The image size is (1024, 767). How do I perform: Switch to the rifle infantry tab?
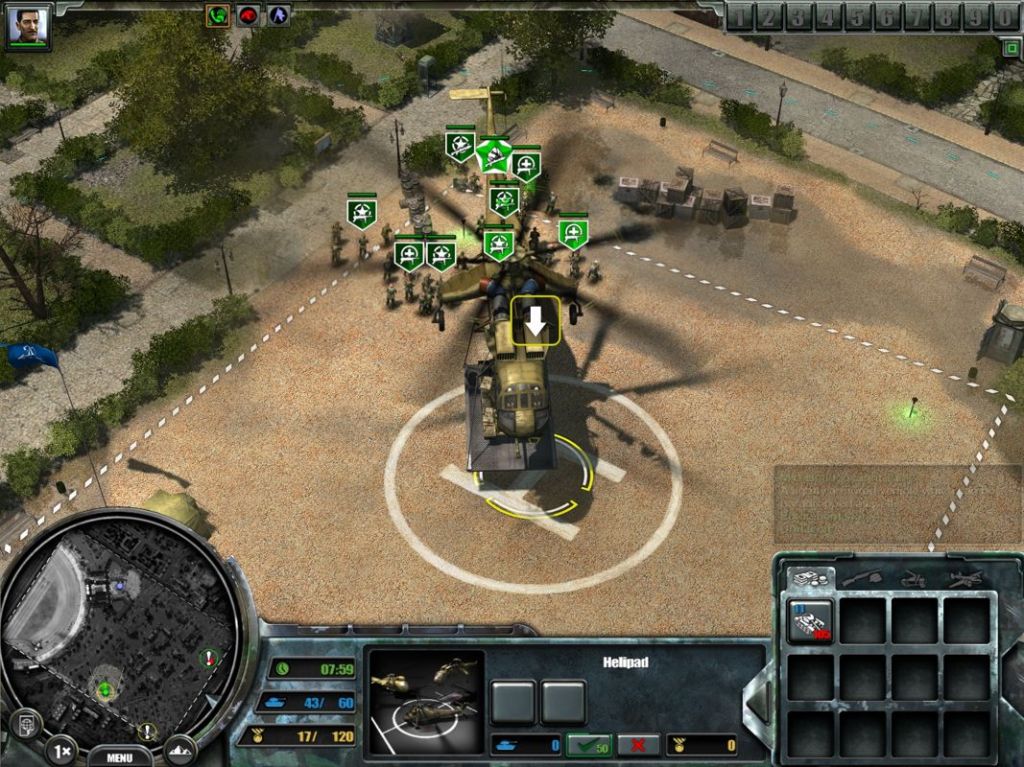tap(860, 578)
